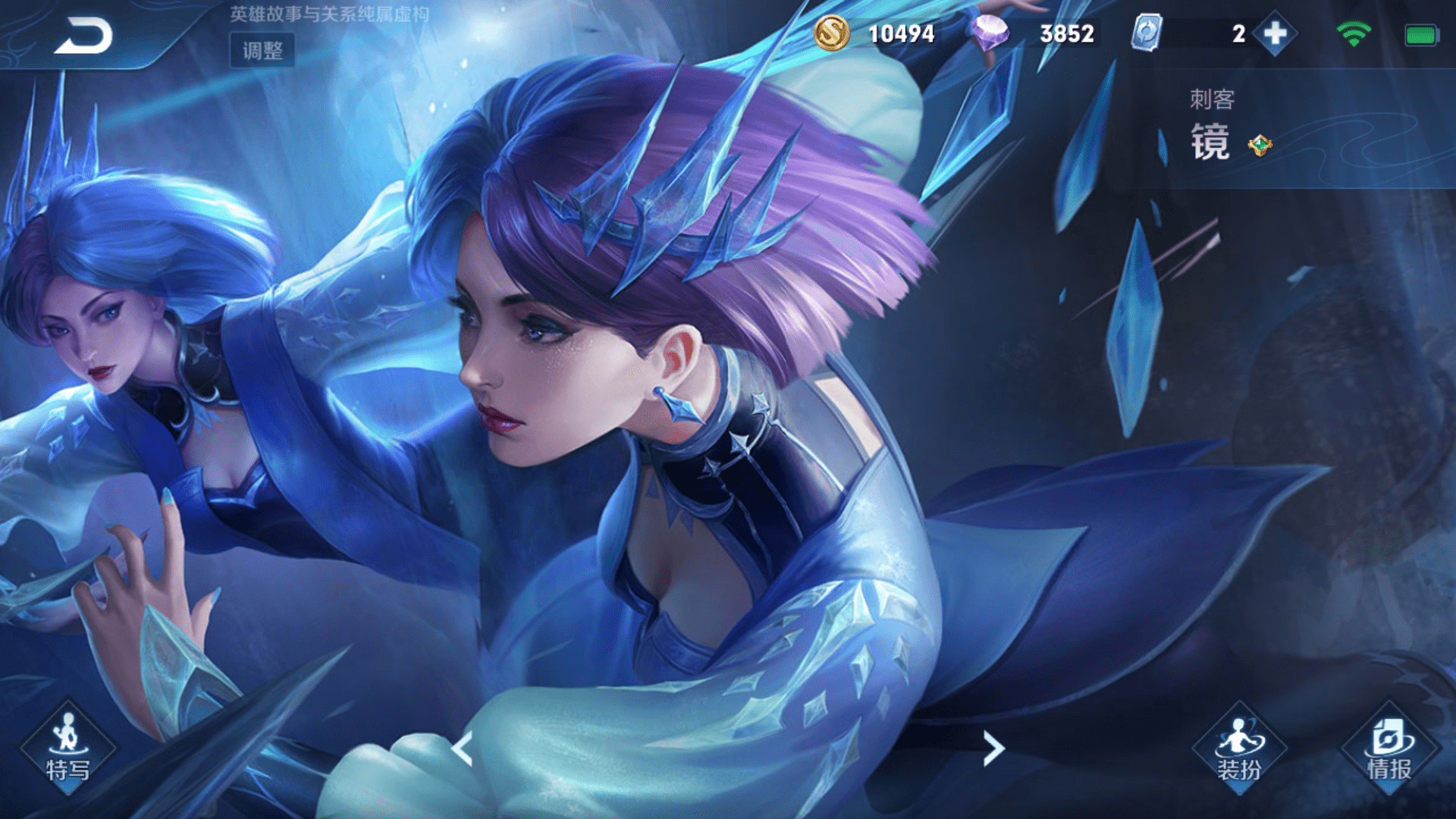
Task: Go back using the return arrow
Action: tap(83, 35)
